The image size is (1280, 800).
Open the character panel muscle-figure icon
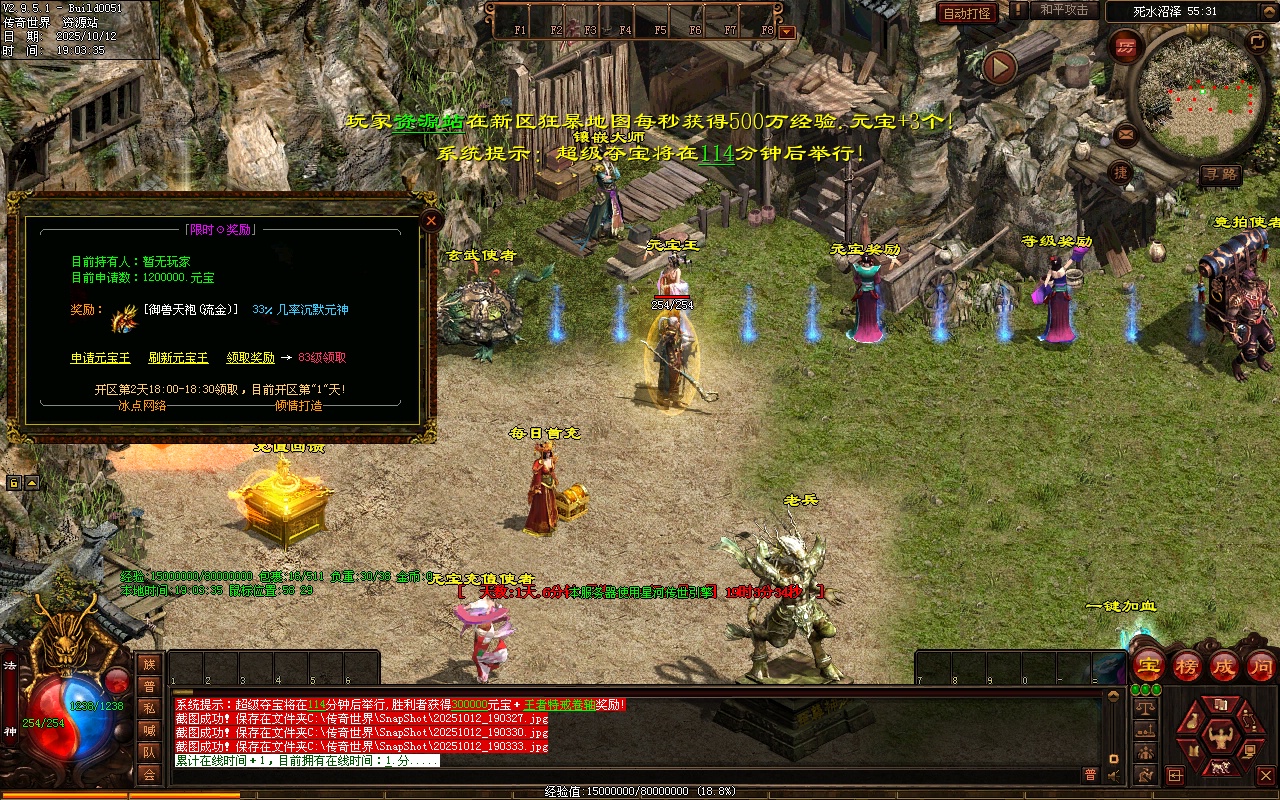[1219, 738]
